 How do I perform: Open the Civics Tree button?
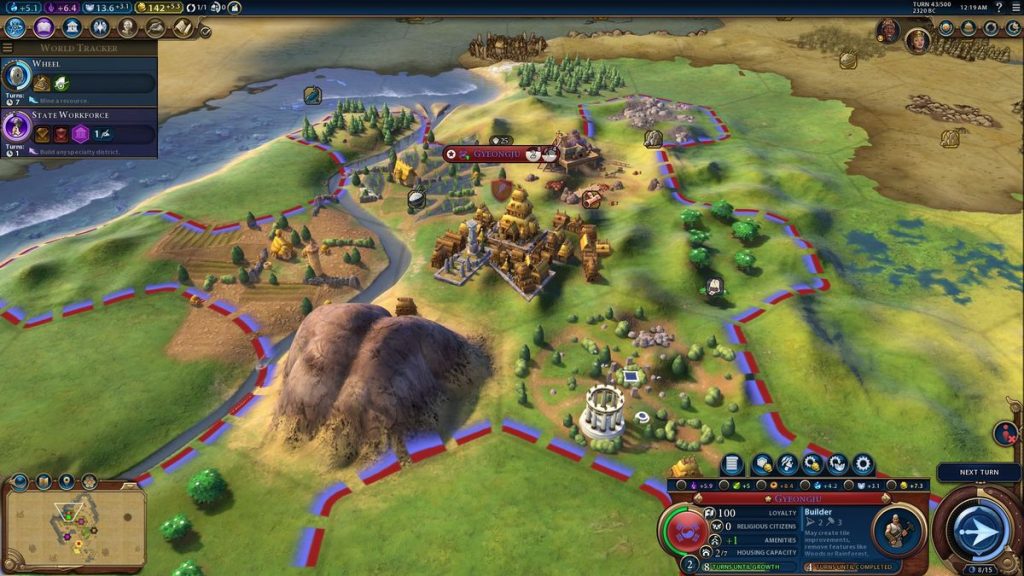point(44,28)
